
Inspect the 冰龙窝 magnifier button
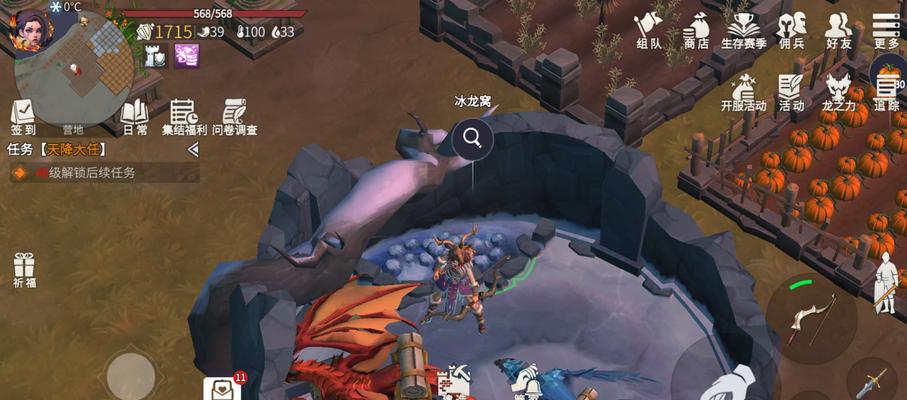tap(472, 138)
